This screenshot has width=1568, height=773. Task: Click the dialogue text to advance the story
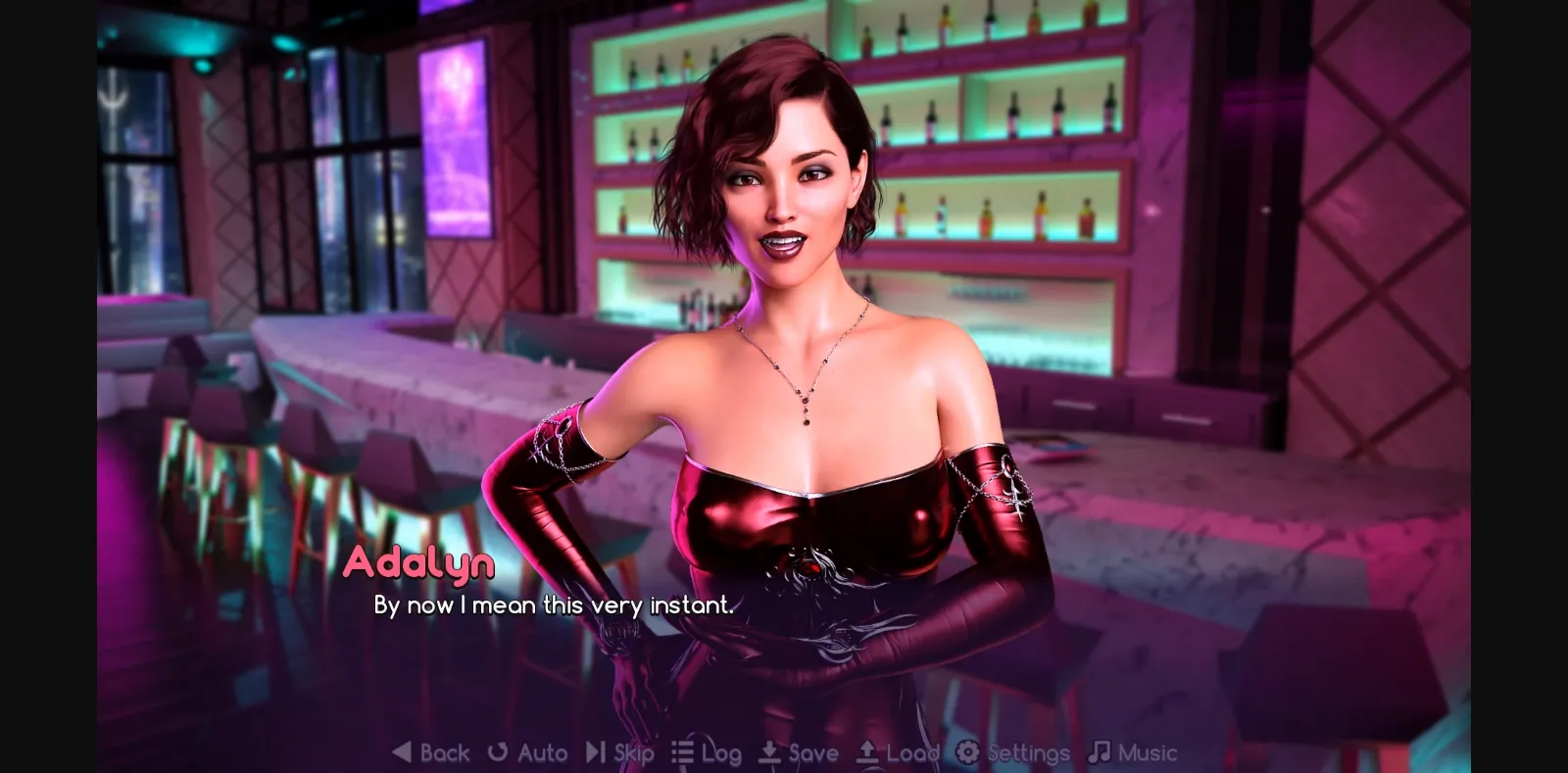coord(552,604)
